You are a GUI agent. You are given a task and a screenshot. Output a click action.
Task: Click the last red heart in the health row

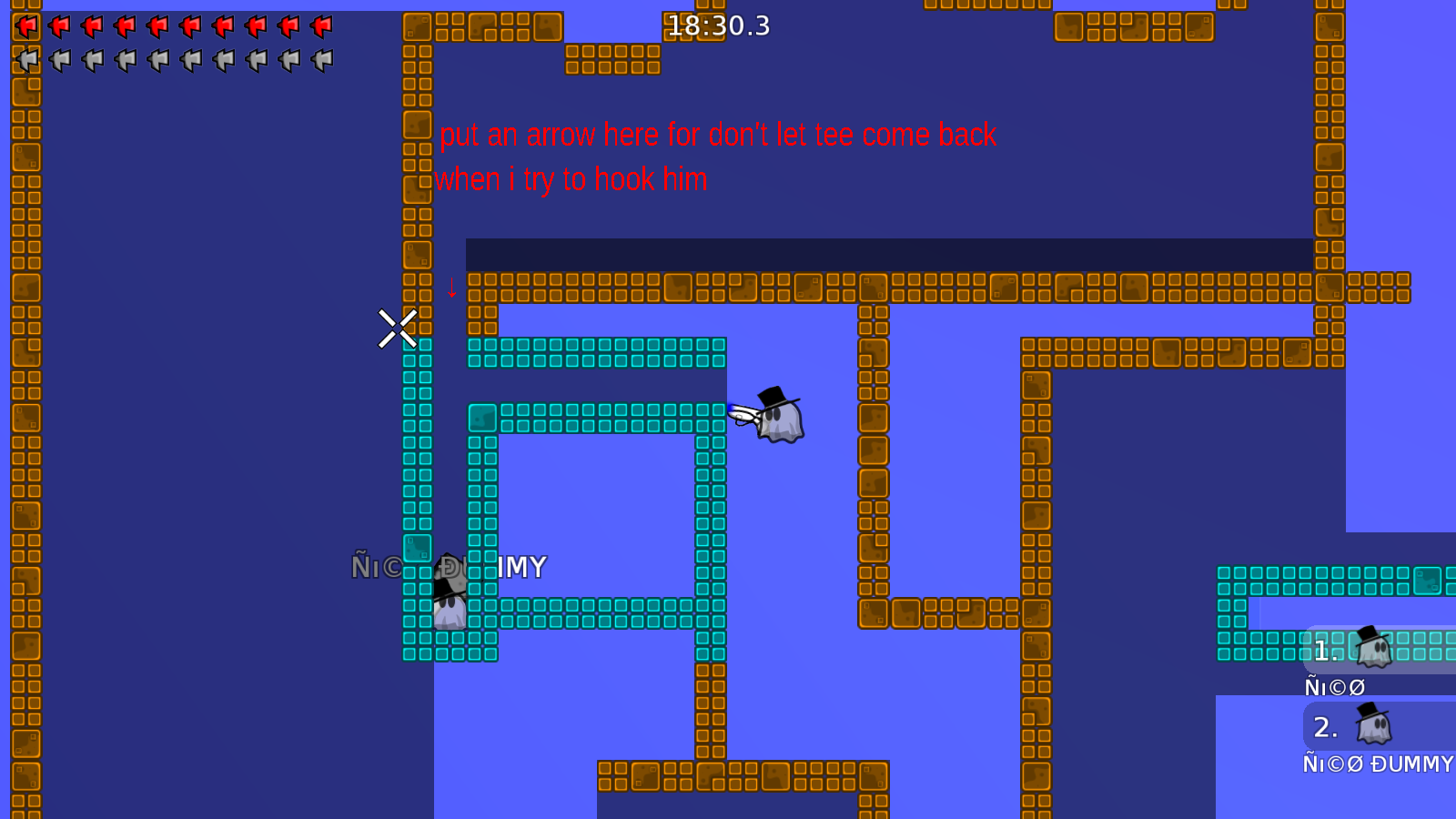(x=323, y=25)
